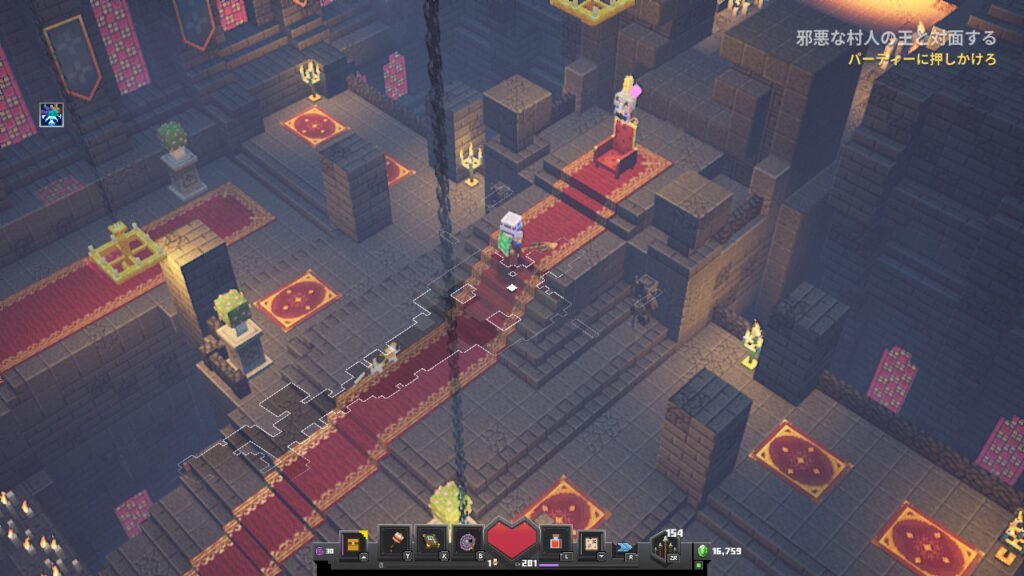Click the purple soul gauge icon
The image size is (1024, 576).
(321, 549)
